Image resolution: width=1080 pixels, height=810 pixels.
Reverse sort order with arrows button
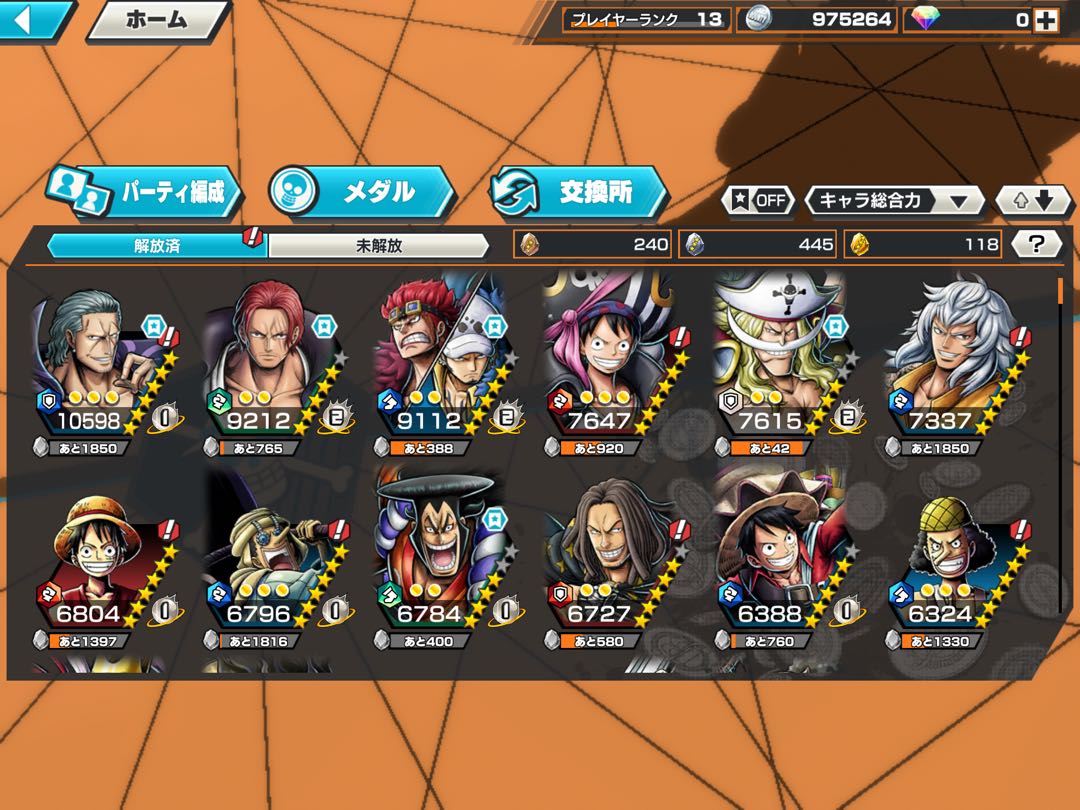(x=1034, y=200)
